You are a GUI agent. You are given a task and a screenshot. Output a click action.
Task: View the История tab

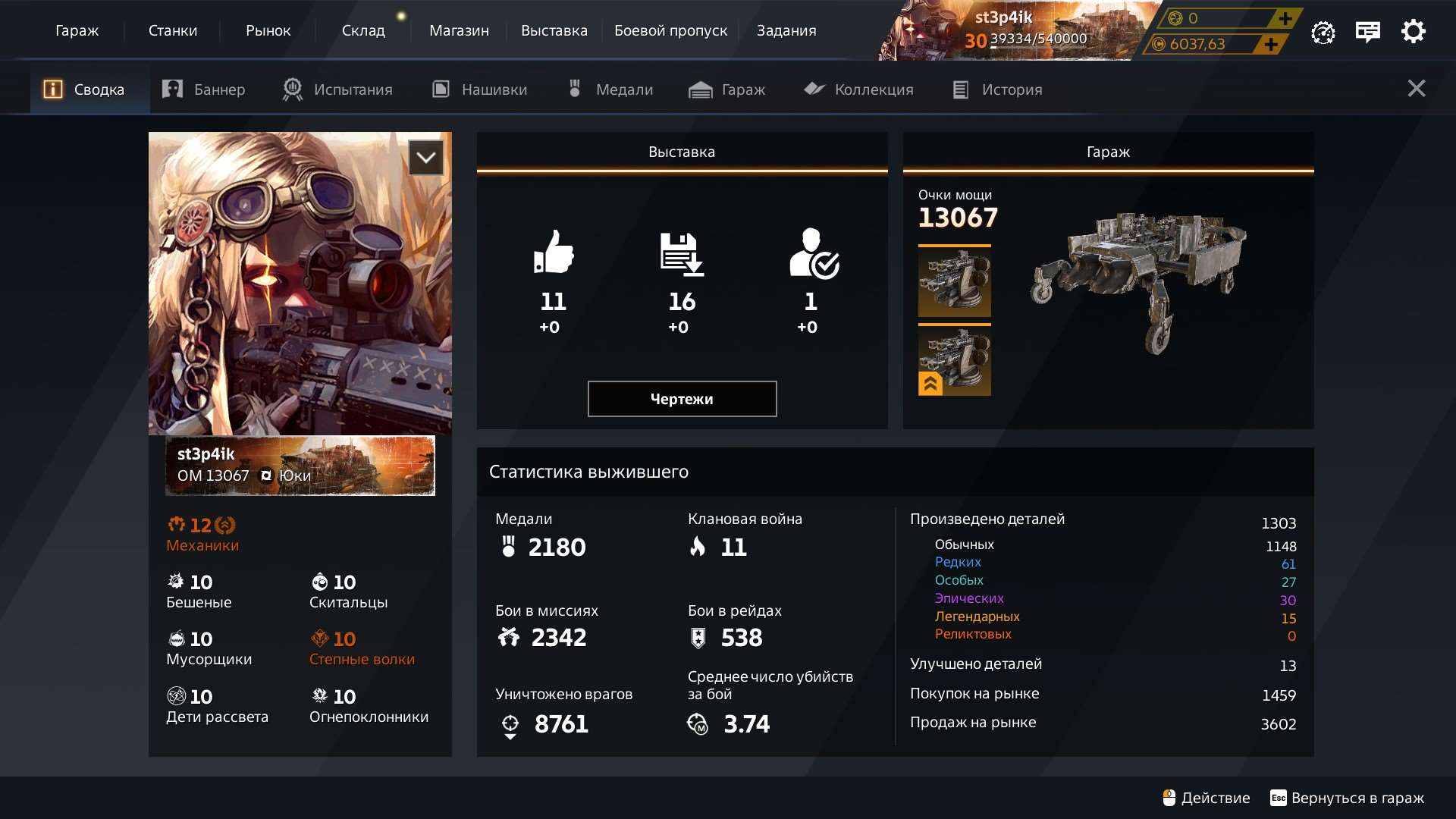[x=997, y=89]
